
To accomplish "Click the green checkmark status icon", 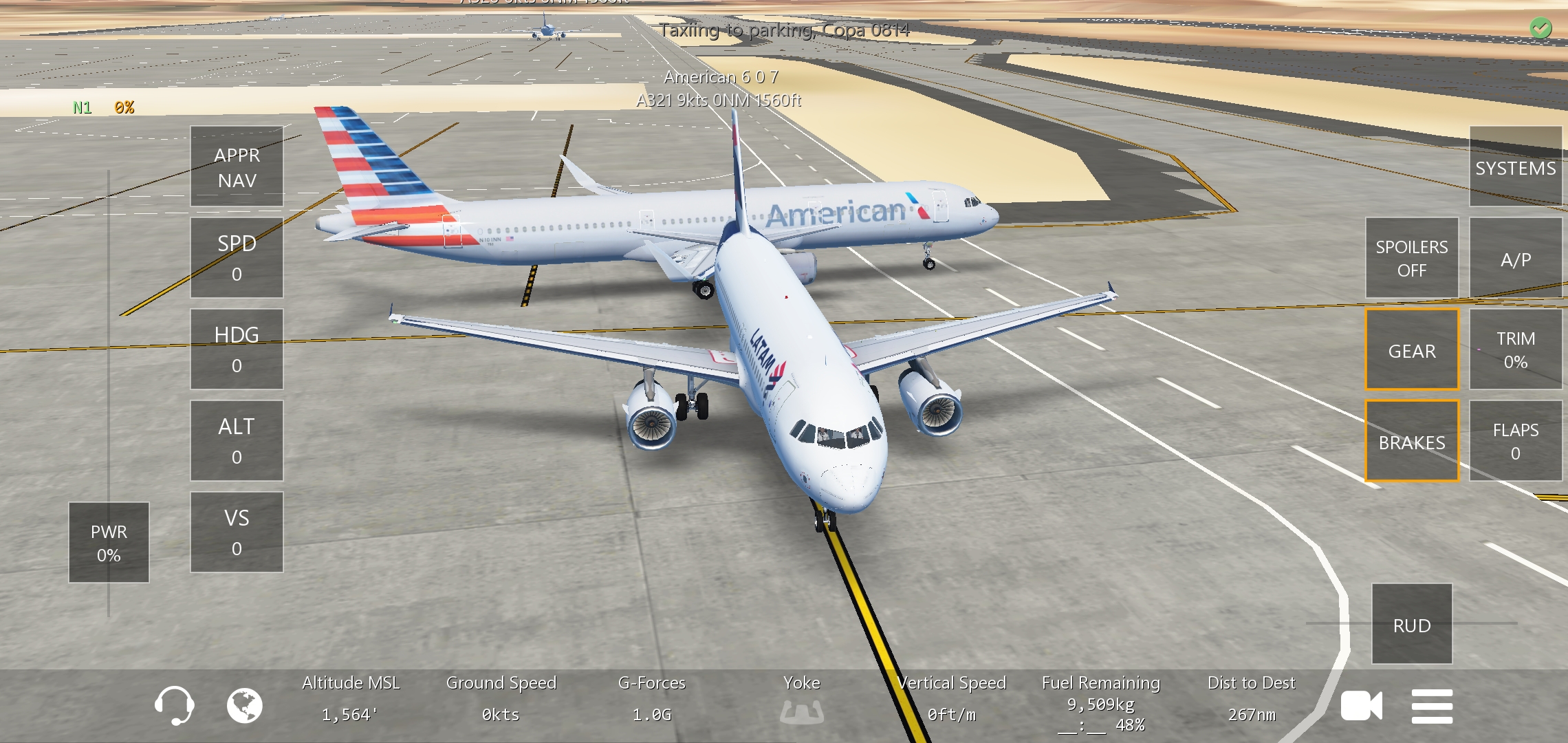I will [1540, 28].
